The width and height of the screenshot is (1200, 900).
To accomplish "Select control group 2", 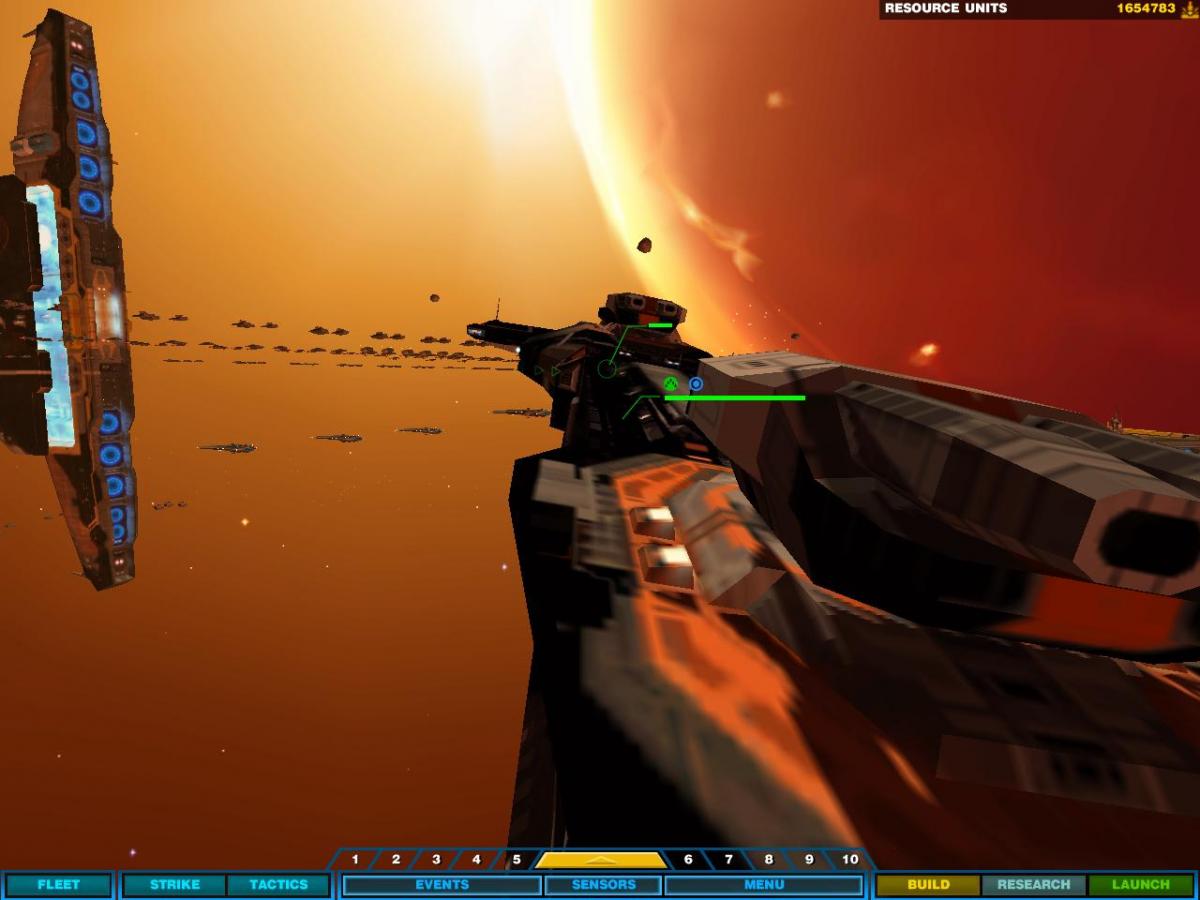I will tap(396, 860).
